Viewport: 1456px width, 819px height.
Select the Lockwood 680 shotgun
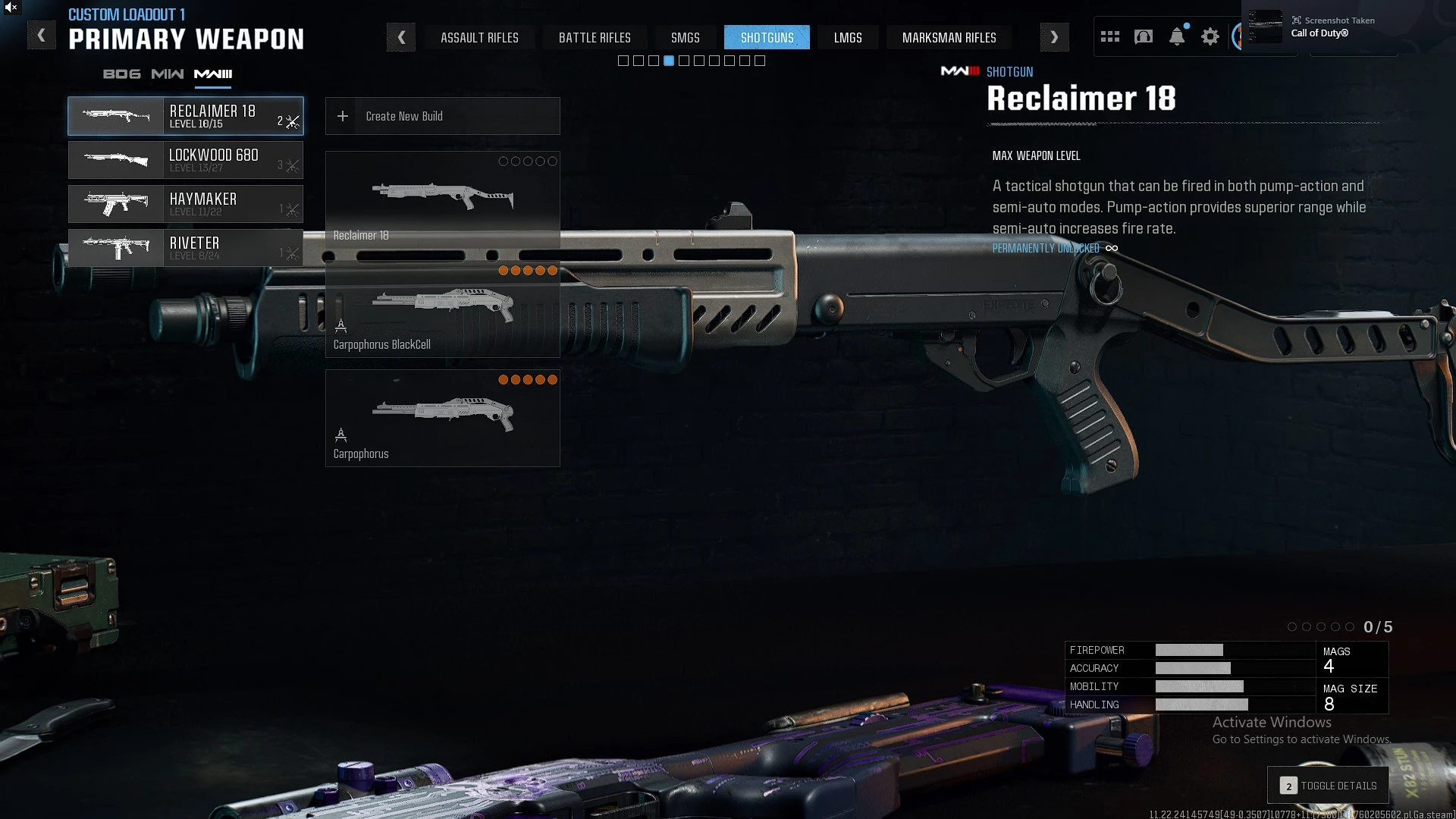(186, 160)
